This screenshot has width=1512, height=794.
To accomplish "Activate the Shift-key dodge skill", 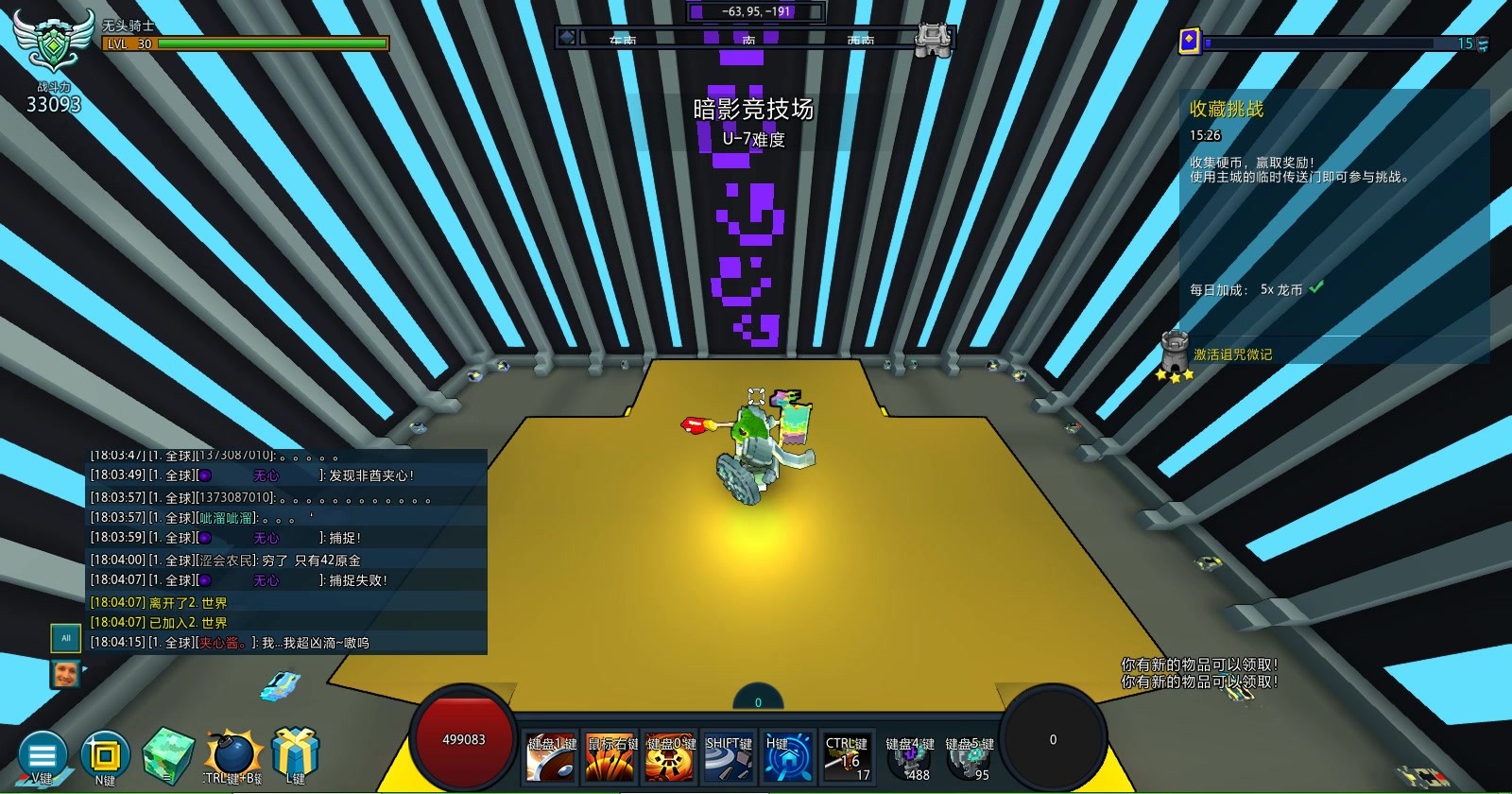I will (729, 757).
